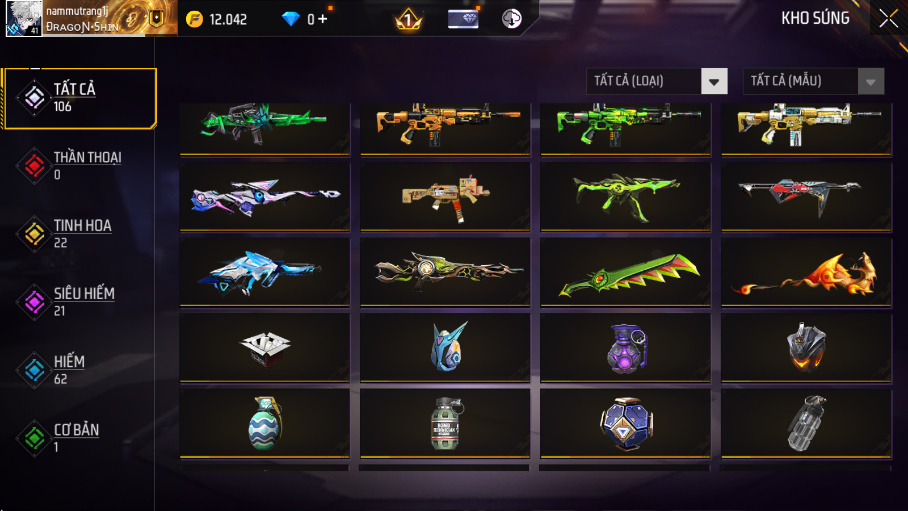Select the white loot box skin
This screenshot has width=908, height=511.
(265, 347)
